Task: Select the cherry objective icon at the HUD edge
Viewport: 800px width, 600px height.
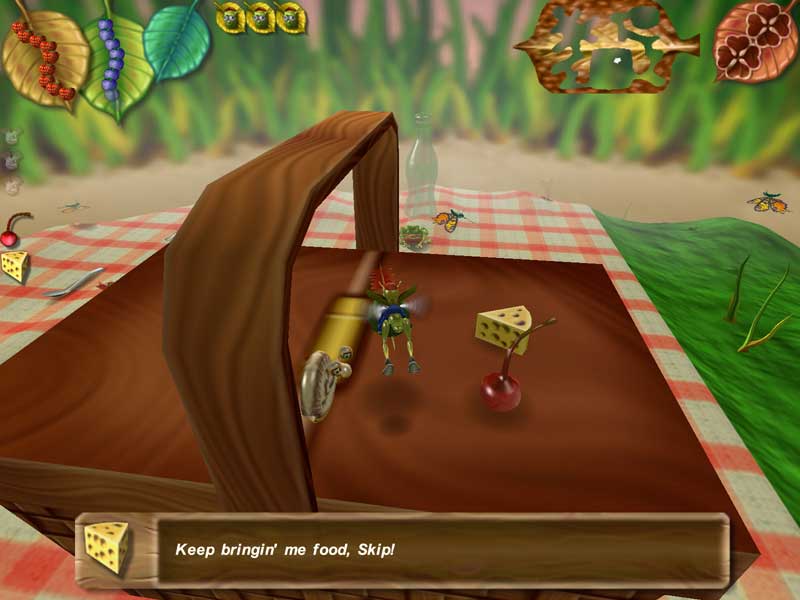Action: click(x=12, y=231)
